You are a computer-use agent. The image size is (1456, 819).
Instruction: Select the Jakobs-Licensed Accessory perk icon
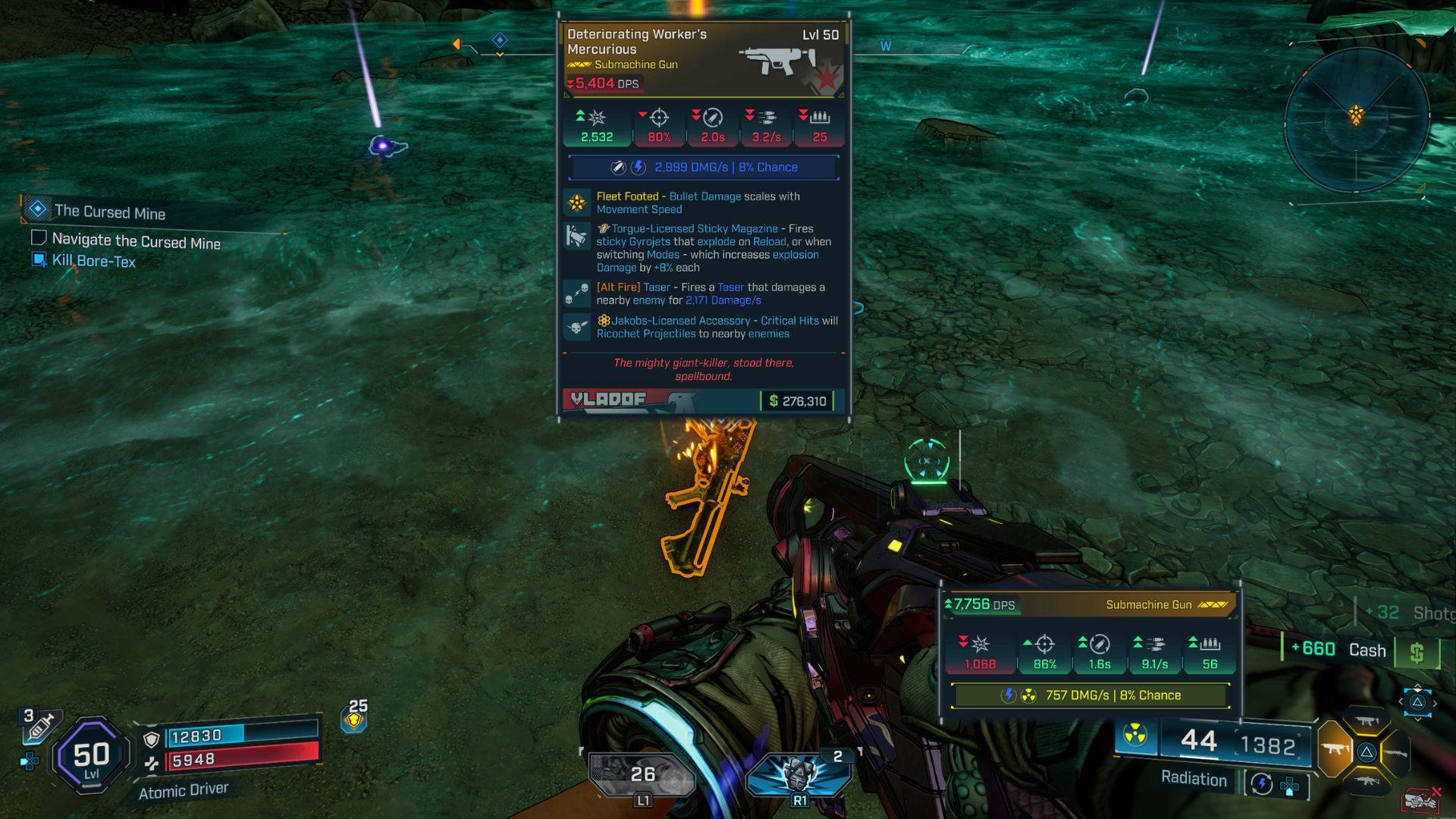click(x=577, y=327)
